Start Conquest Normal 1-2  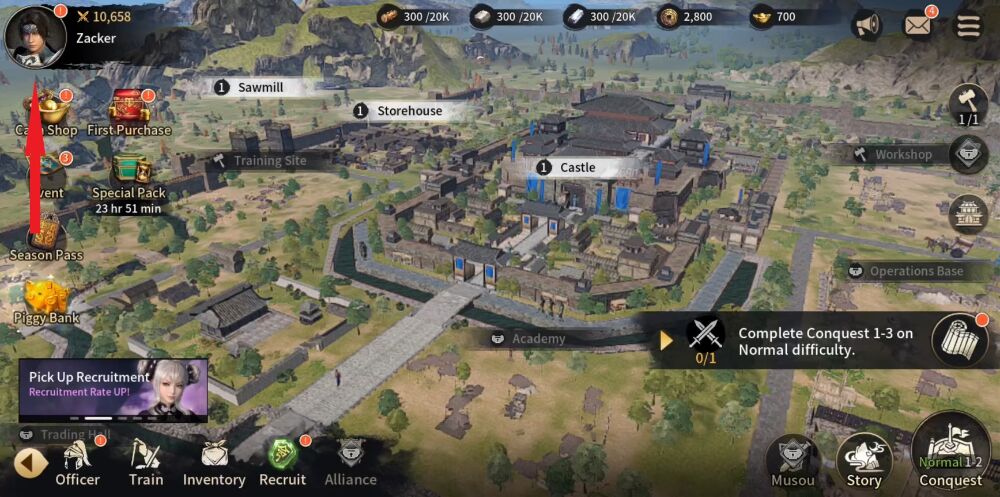[951, 455]
